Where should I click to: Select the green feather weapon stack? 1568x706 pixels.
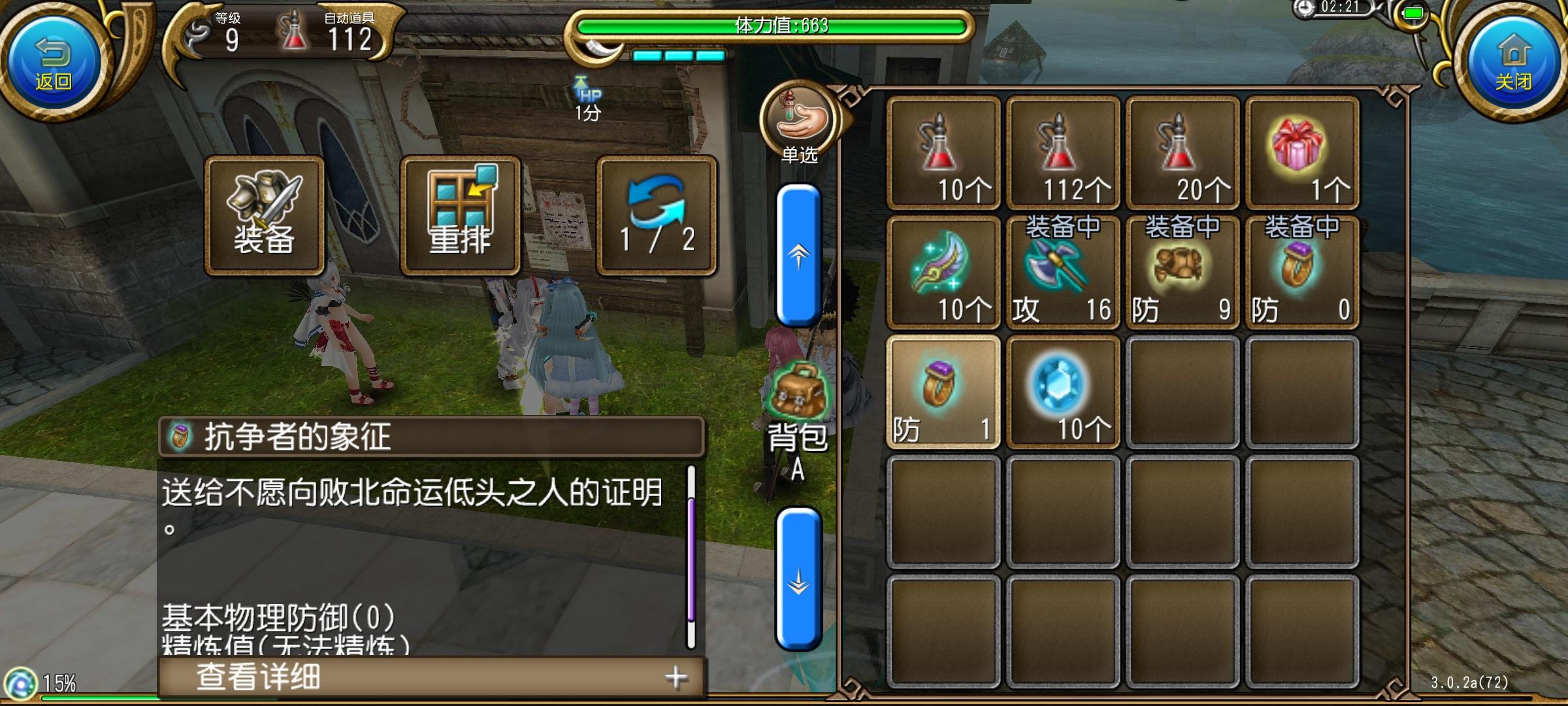point(943,271)
